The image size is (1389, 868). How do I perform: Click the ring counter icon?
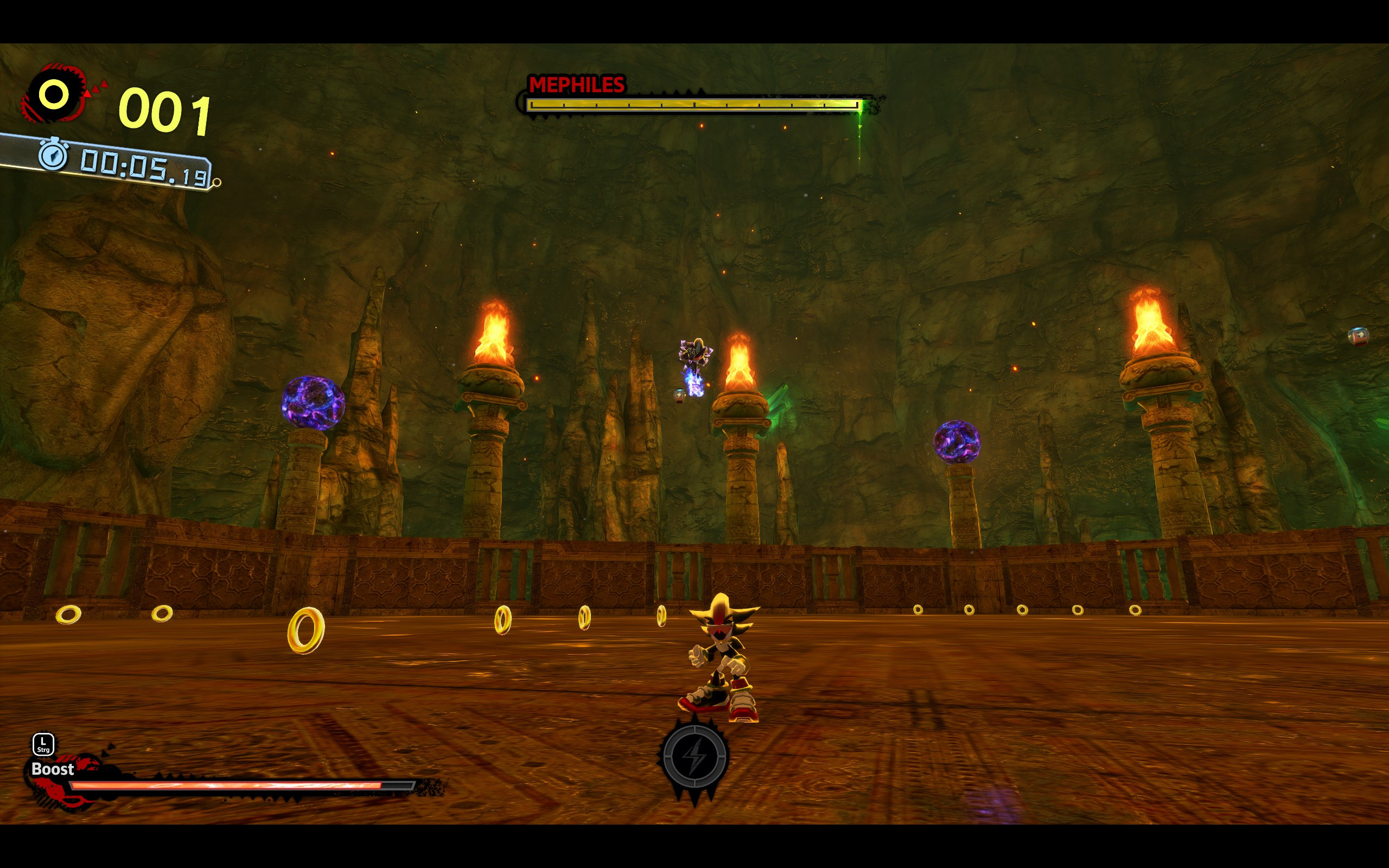click(x=54, y=93)
